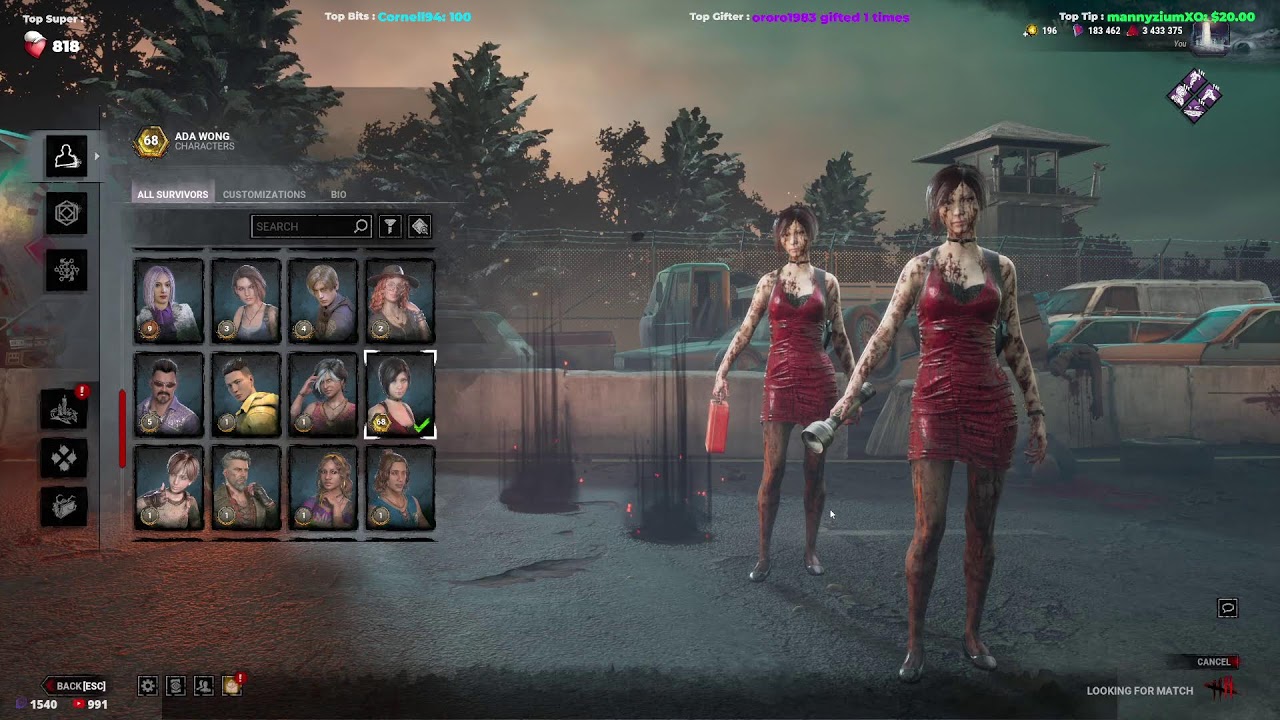
Task: Open the inbox envelope with alert
Action: click(231, 686)
